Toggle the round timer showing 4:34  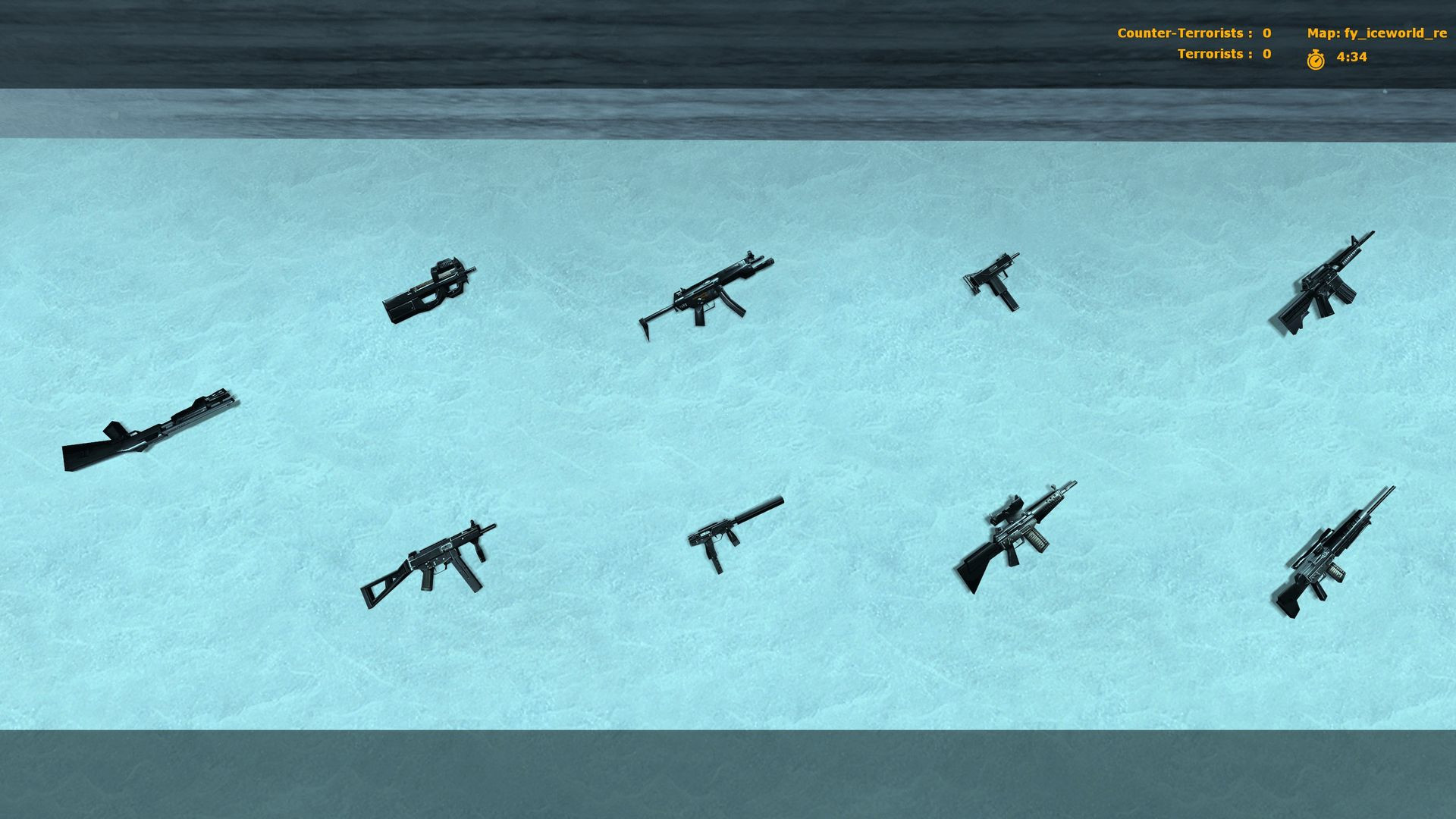(1351, 55)
